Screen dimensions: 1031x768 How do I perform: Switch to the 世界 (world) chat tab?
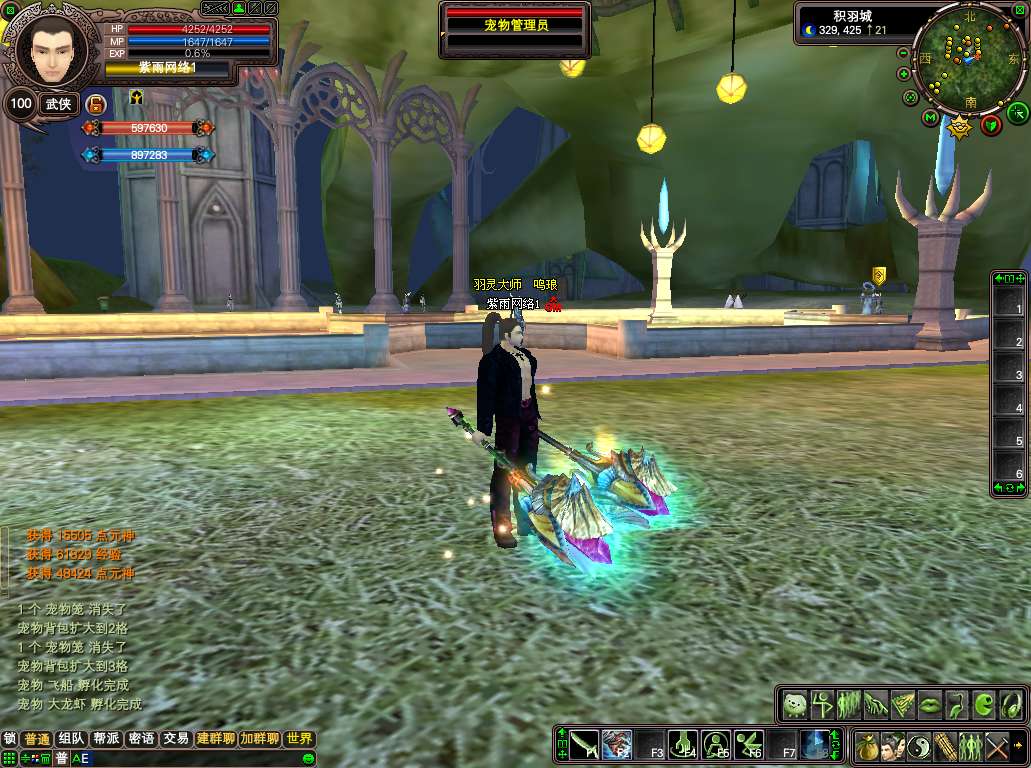[x=298, y=739]
